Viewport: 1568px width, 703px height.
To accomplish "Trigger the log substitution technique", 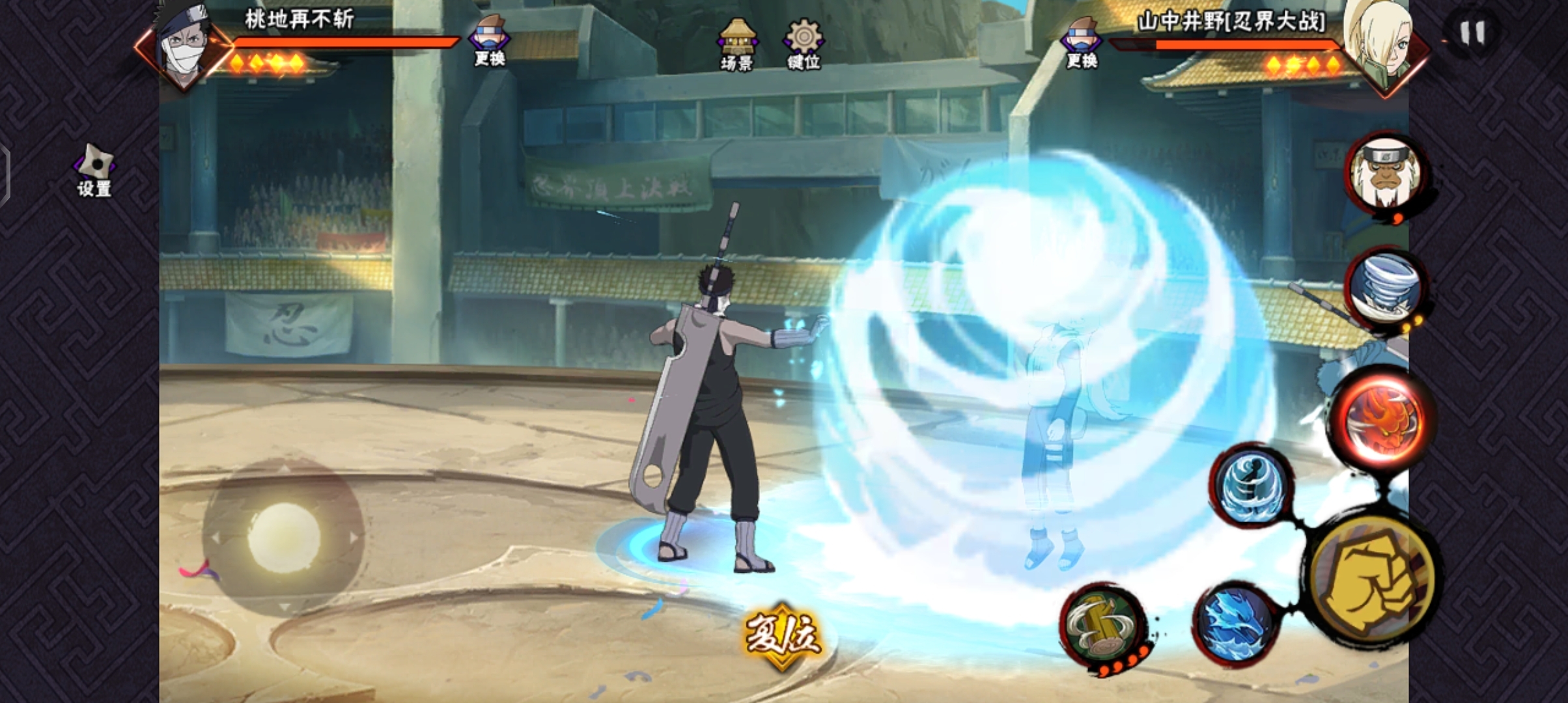I will [1102, 625].
